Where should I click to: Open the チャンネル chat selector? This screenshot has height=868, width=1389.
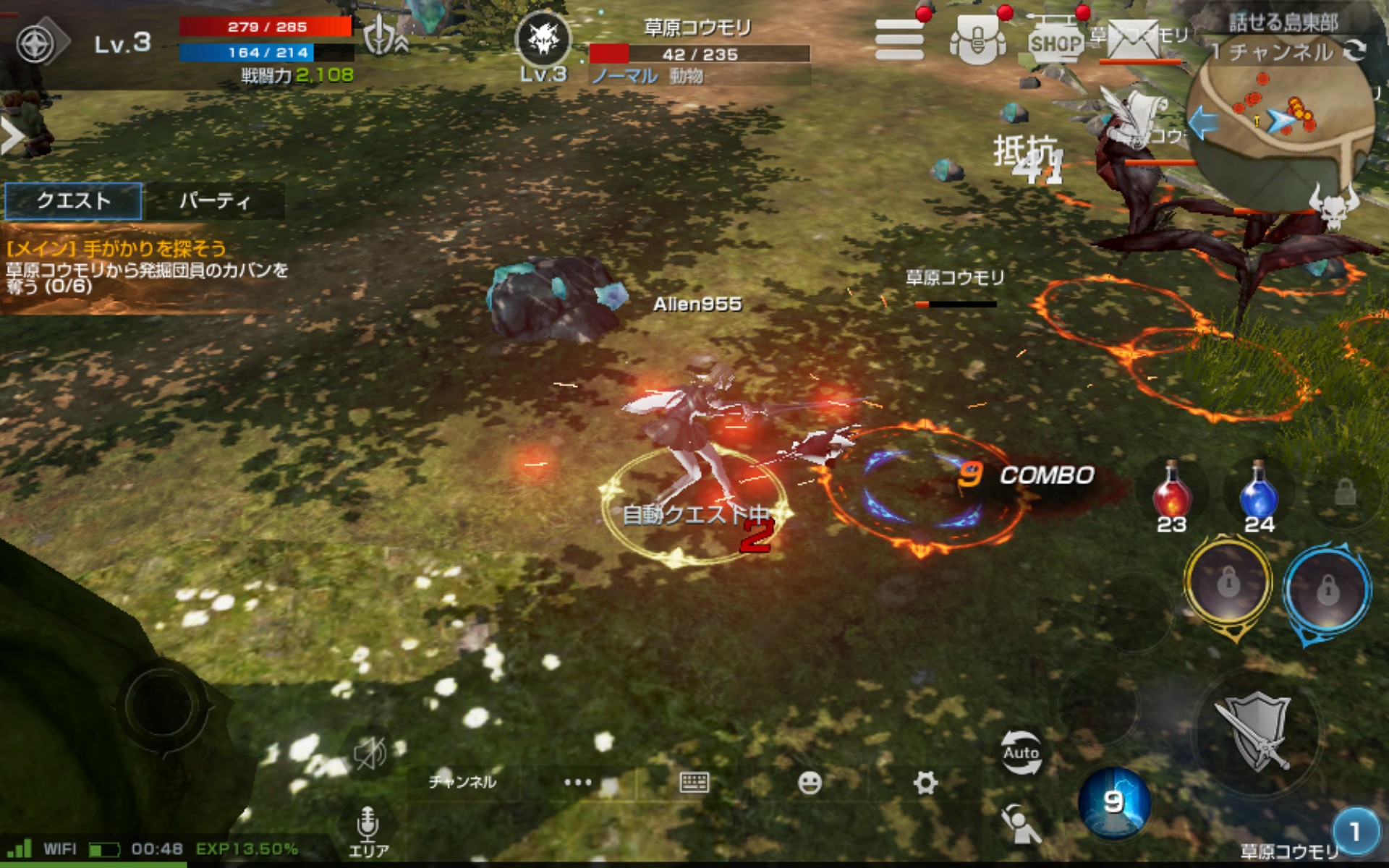coord(462,782)
